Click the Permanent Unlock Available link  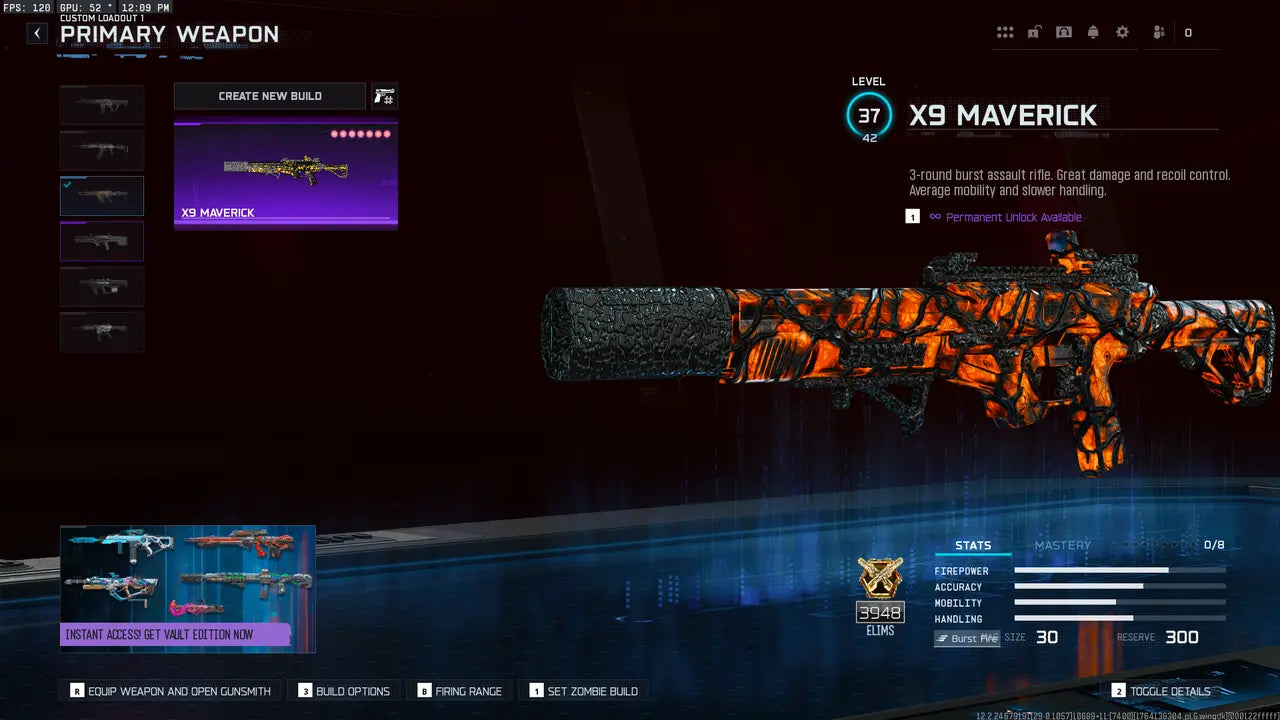coord(1013,217)
